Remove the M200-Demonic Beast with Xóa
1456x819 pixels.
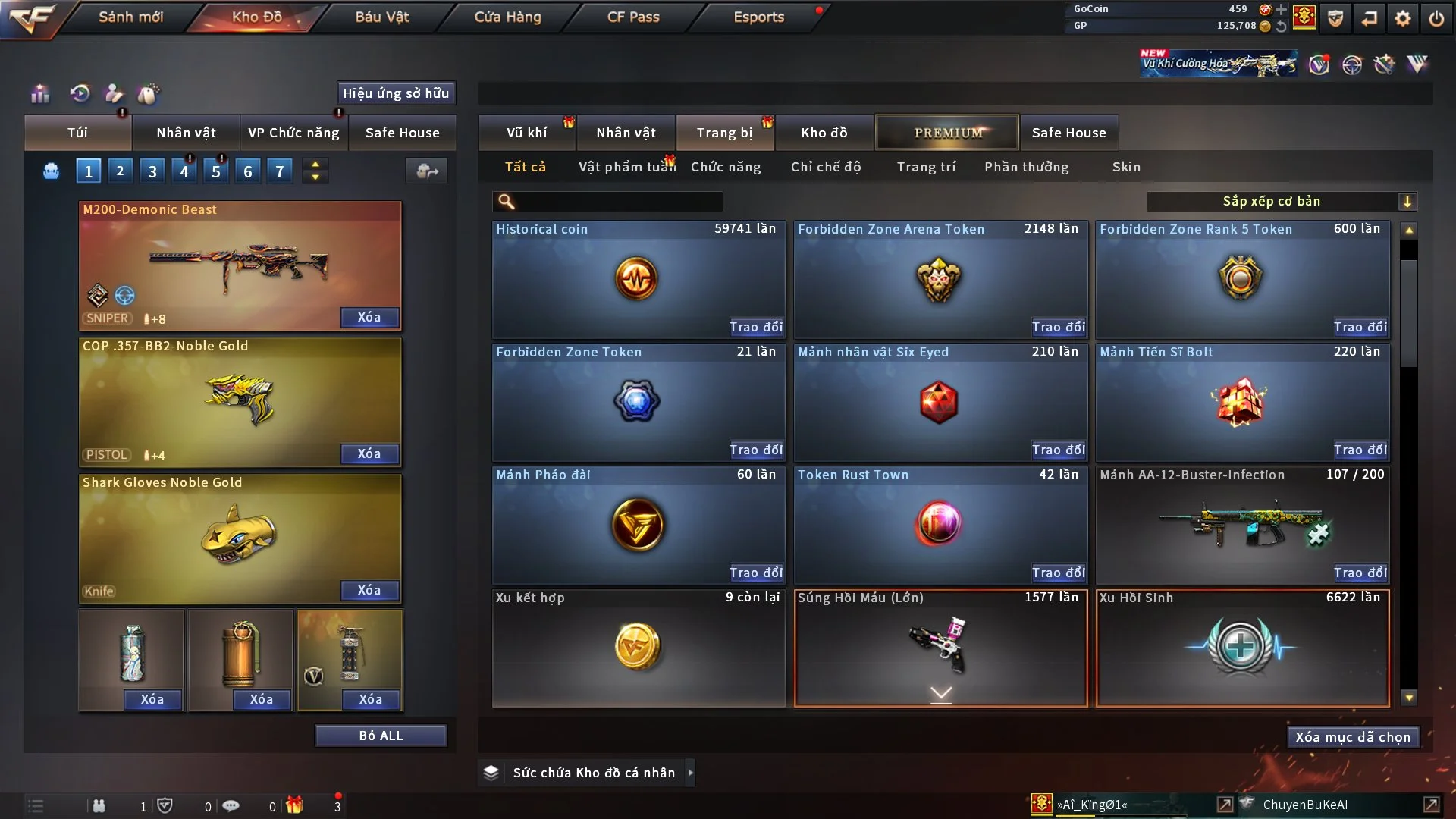pyautogui.click(x=369, y=317)
